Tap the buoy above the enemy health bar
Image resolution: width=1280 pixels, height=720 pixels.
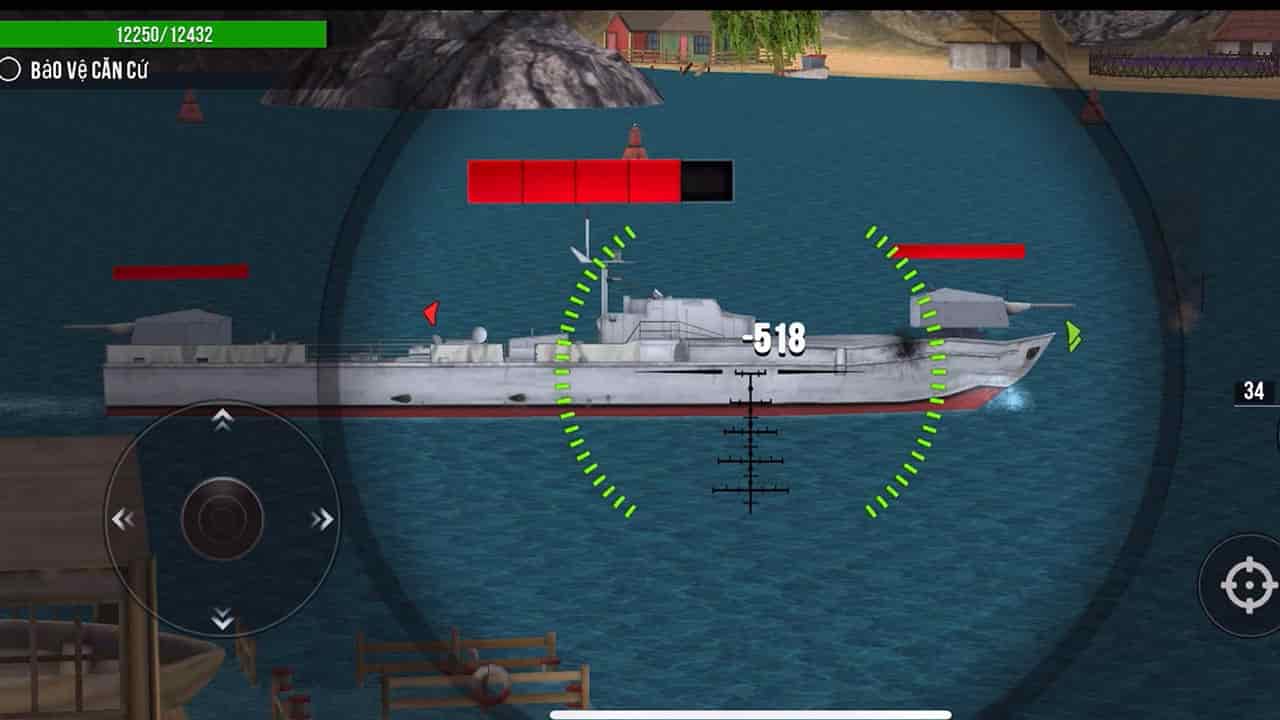tap(633, 142)
